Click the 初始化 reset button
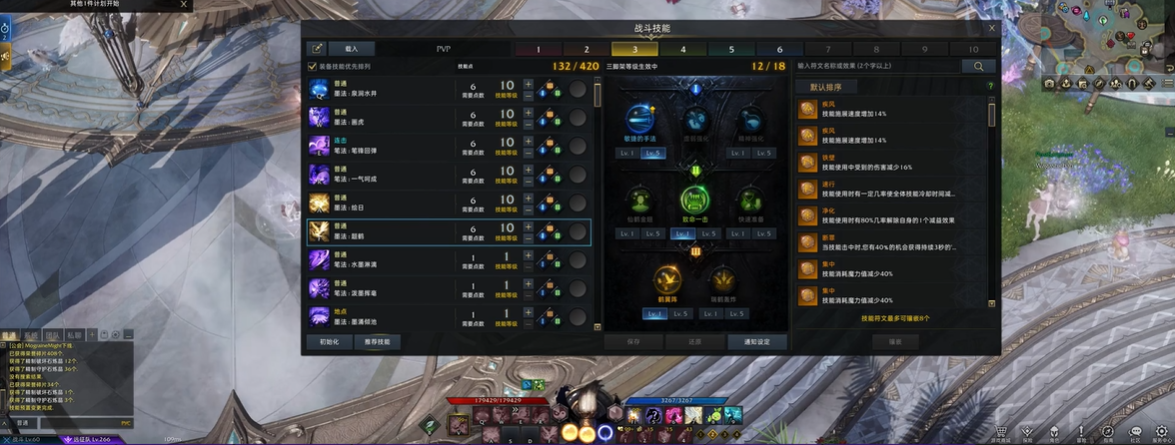The width and height of the screenshot is (1175, 445). pos(329,342)
